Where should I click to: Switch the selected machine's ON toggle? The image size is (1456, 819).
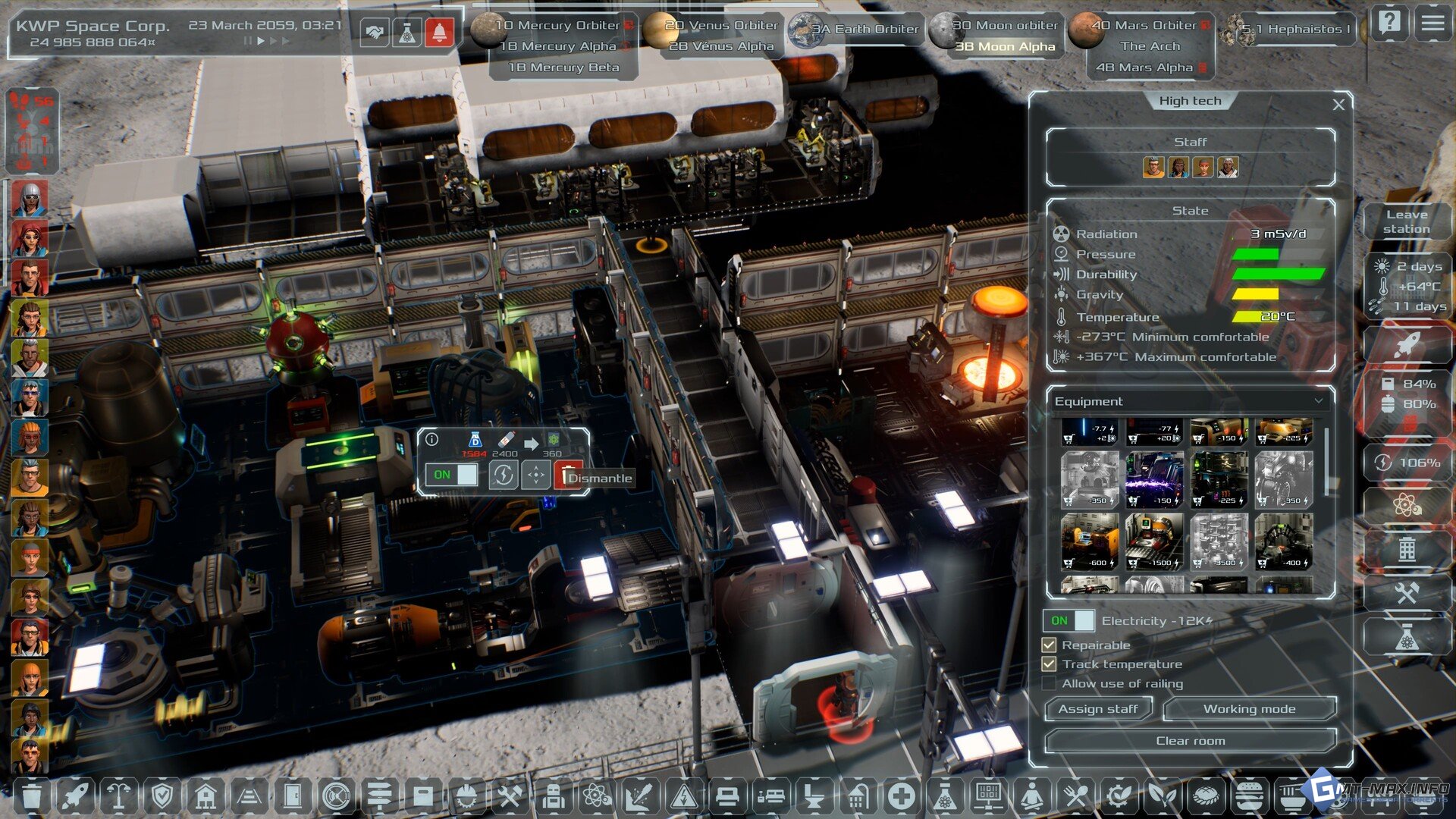tap(450, 475)
